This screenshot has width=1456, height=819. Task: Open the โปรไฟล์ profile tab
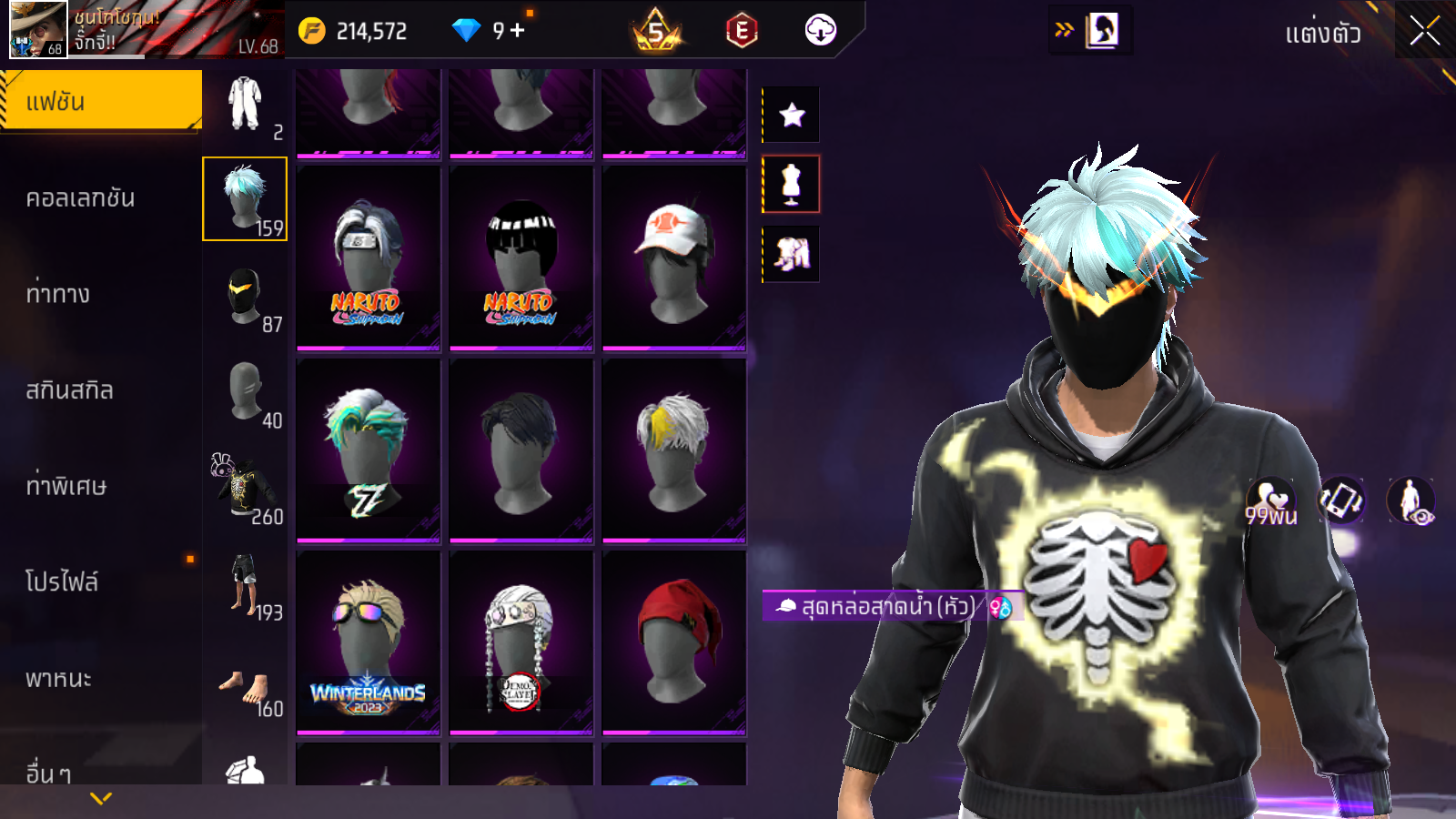(x=62, y=582)
